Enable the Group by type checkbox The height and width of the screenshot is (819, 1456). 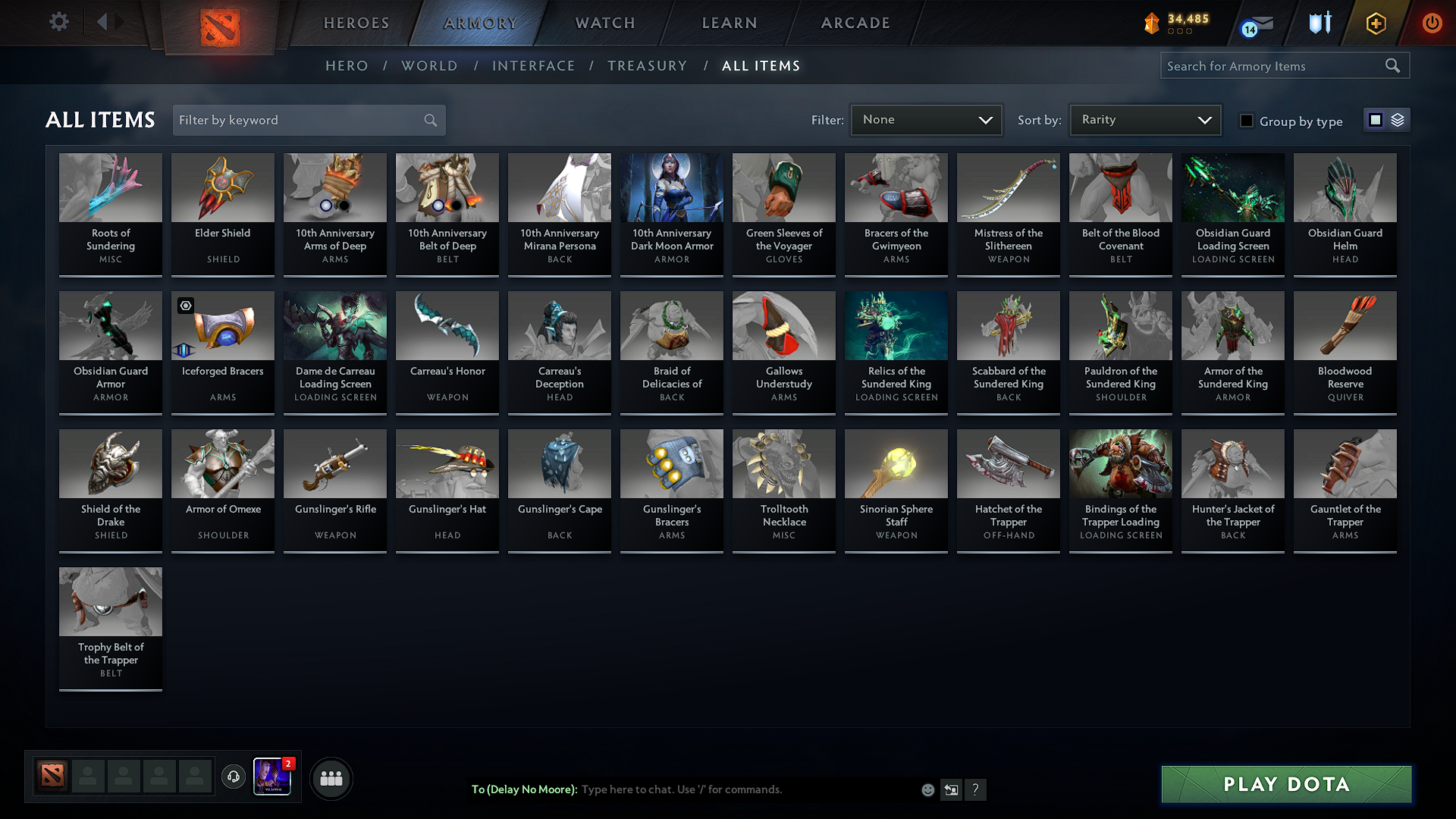[1247, 121]
